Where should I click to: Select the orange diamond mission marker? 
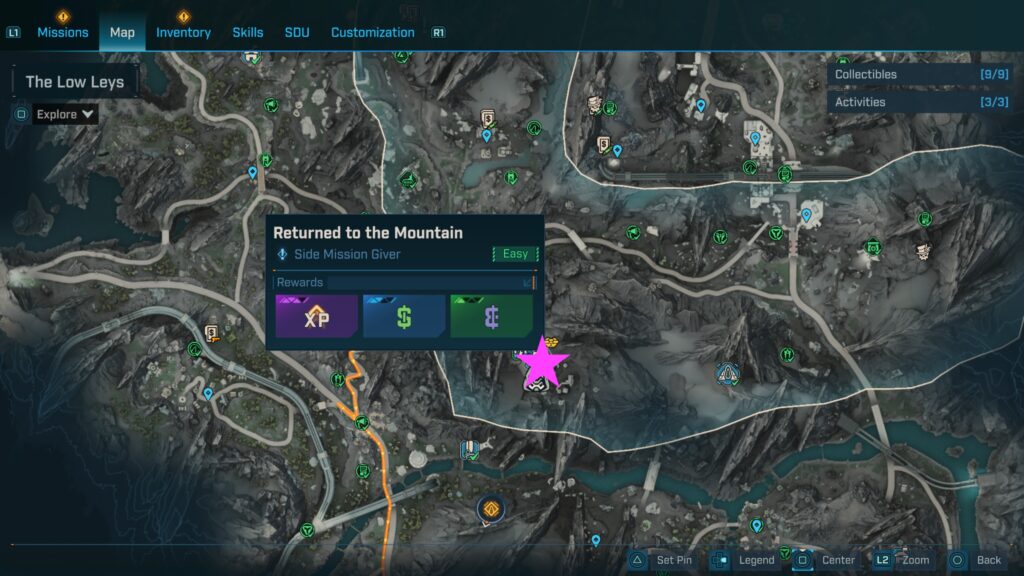pos(491,511)
